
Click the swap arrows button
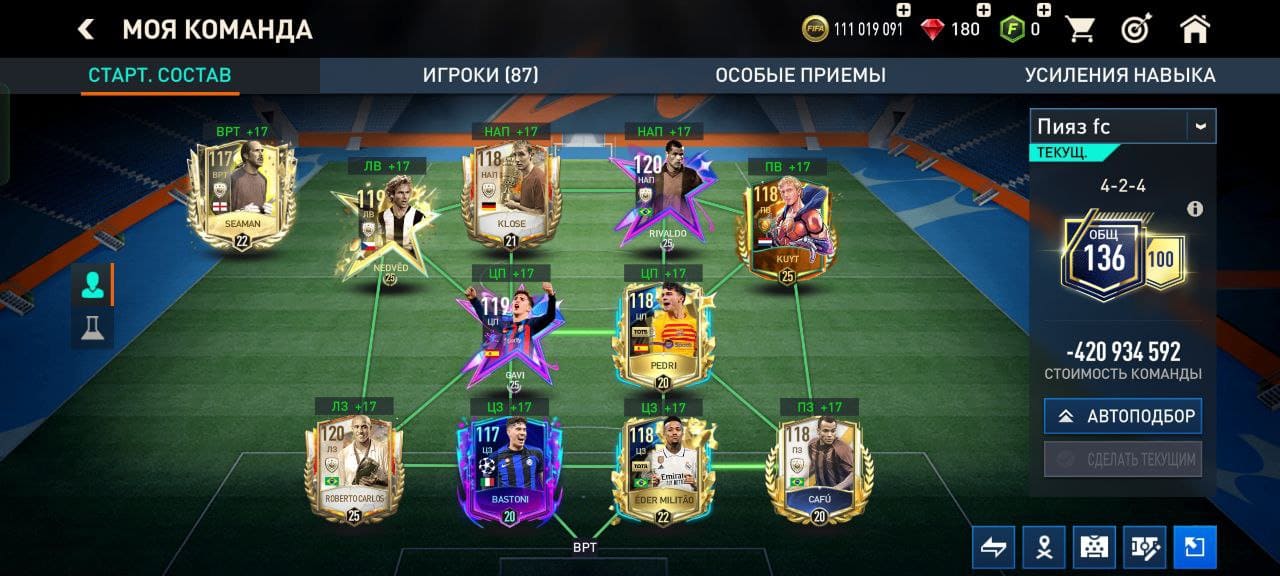pyautogui.click(x=993, y=547)
